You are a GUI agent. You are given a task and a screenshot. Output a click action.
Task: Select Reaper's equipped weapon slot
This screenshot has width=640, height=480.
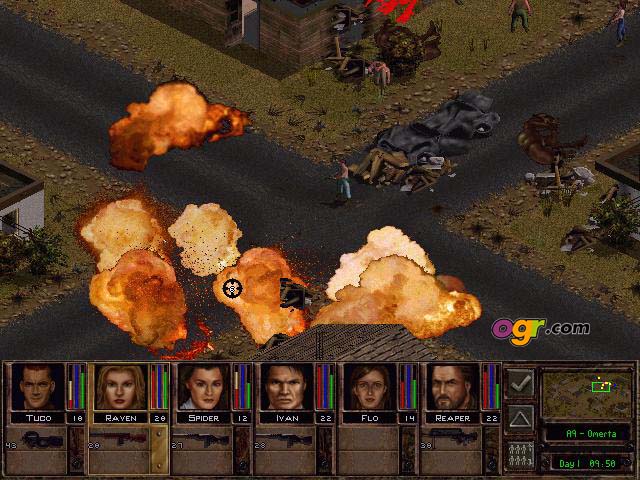point(454,441)
